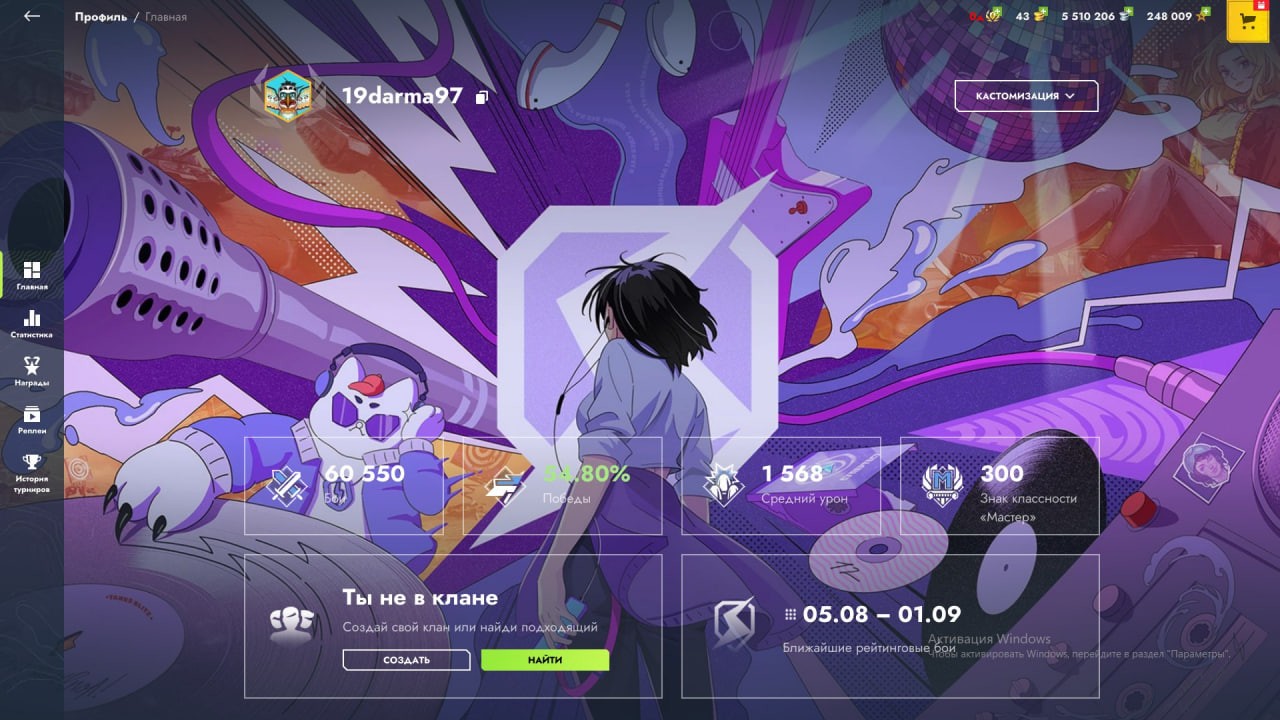Go back with the arrow button
This screenshot has width=1280, height=720.
[x=32, y=16]
